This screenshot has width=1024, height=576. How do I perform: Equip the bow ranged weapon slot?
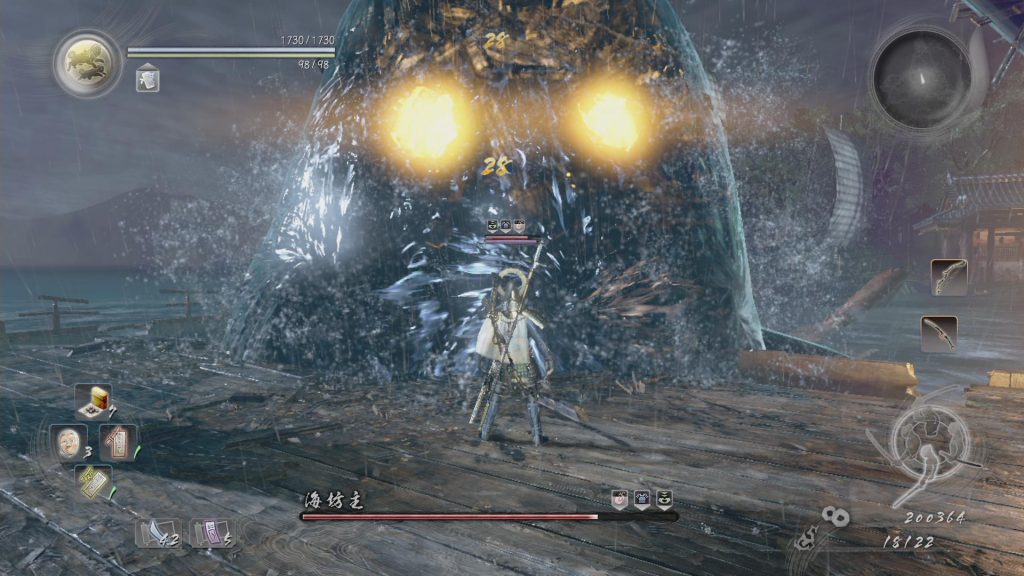[948, 277]
